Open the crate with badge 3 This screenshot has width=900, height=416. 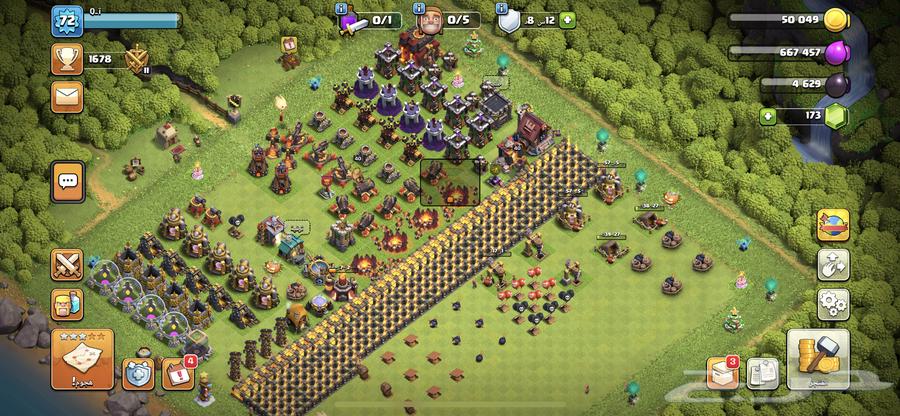coord(721,373)
